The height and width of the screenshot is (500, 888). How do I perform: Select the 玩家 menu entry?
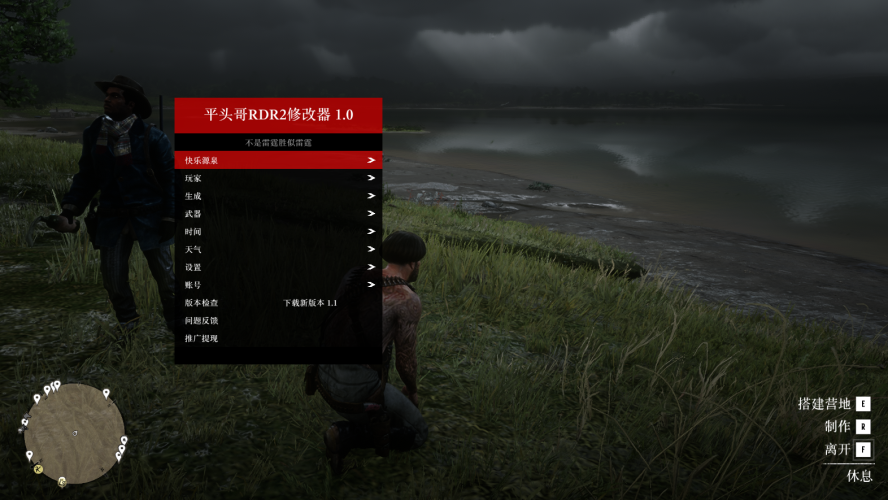click(x=278, y=178)
